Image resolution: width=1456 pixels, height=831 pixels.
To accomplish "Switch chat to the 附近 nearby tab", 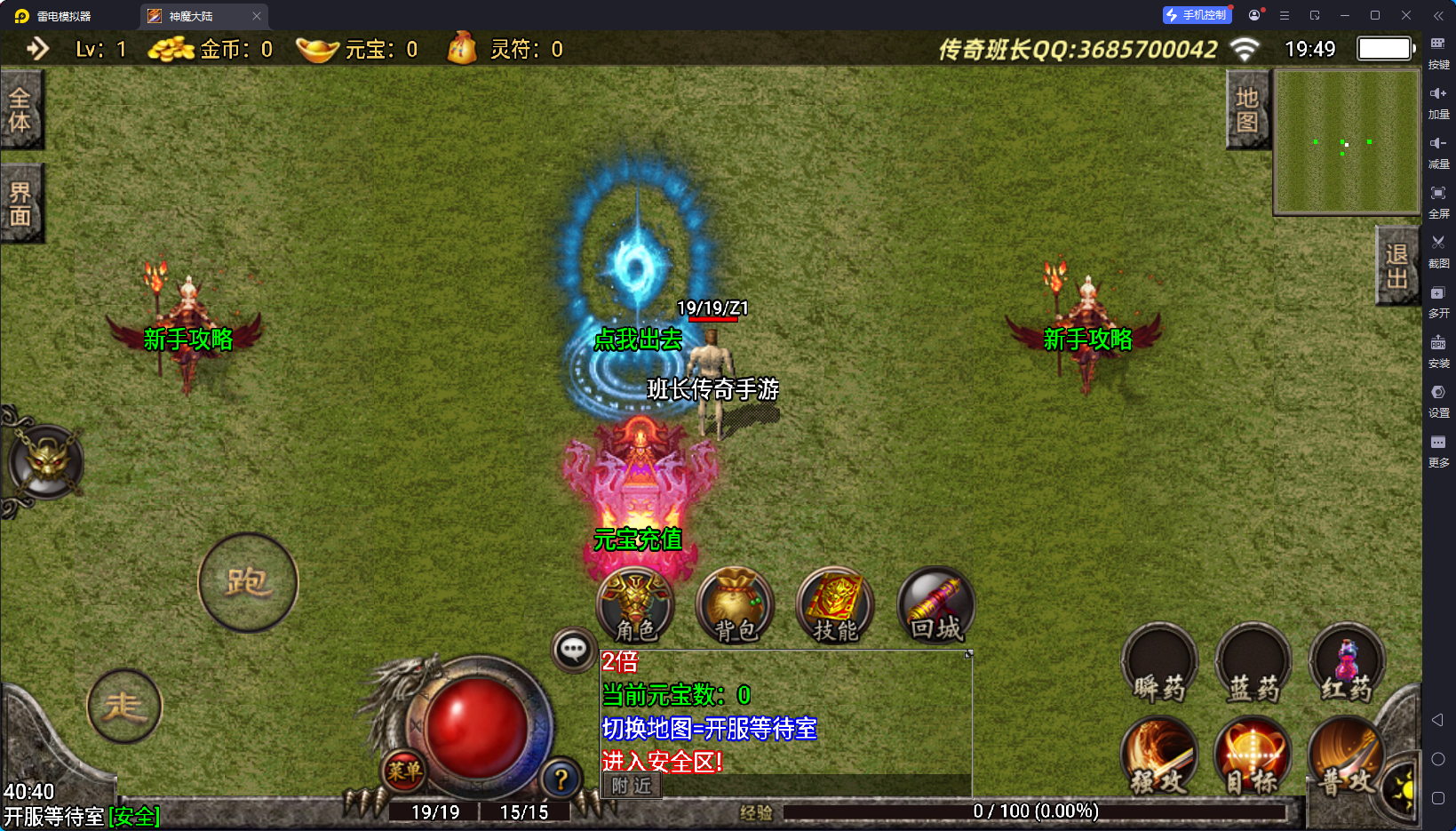I will 632,786.
